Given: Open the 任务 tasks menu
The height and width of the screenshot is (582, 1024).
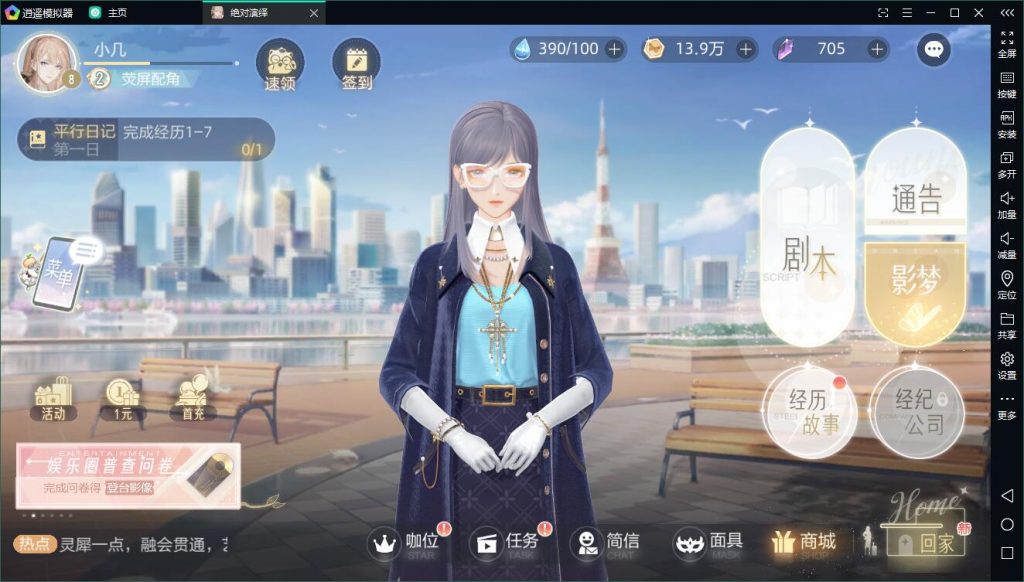Looking at the screenshot, I should (510, 544).
